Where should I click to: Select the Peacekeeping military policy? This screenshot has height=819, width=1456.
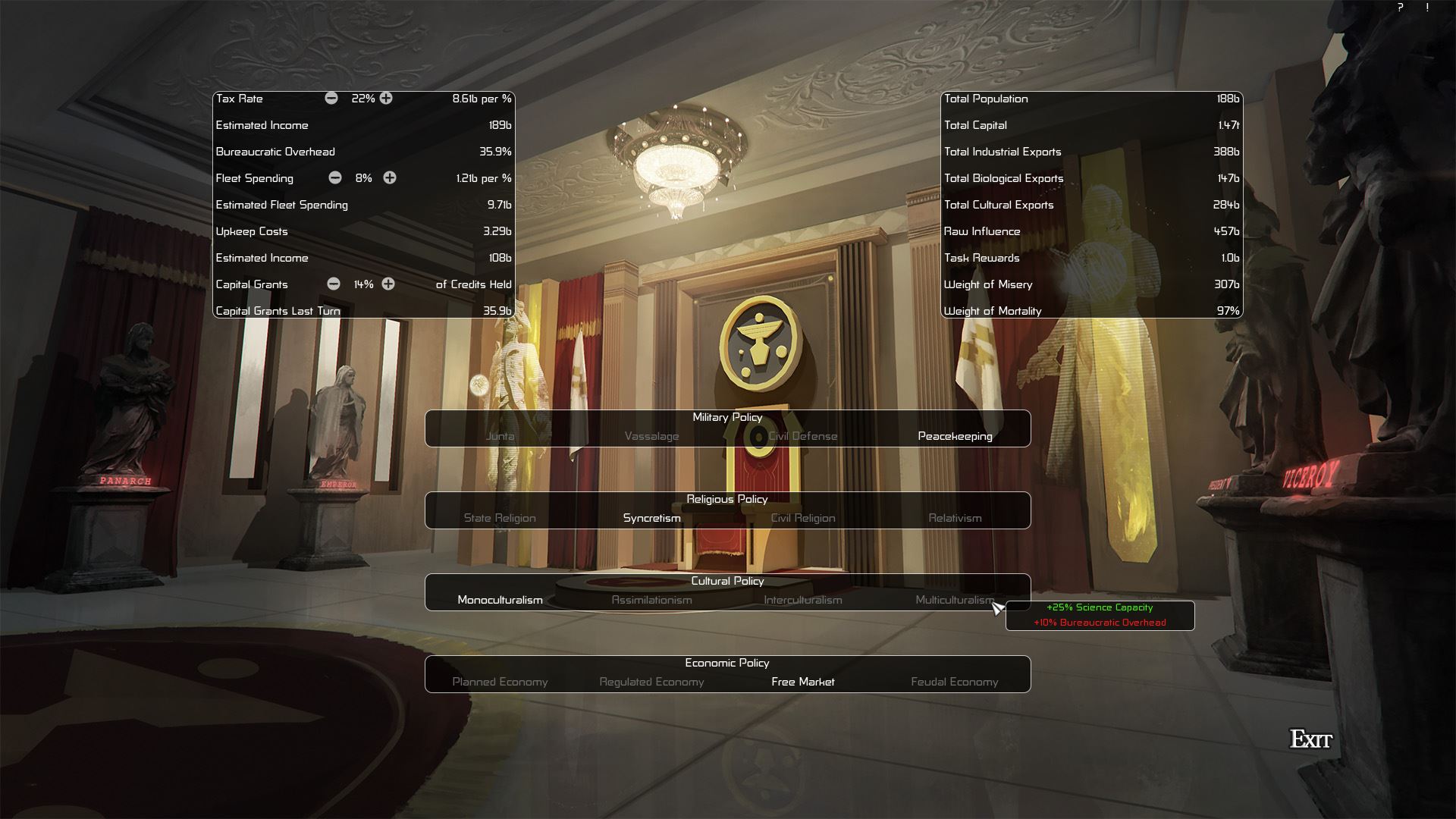click(955, 436)
